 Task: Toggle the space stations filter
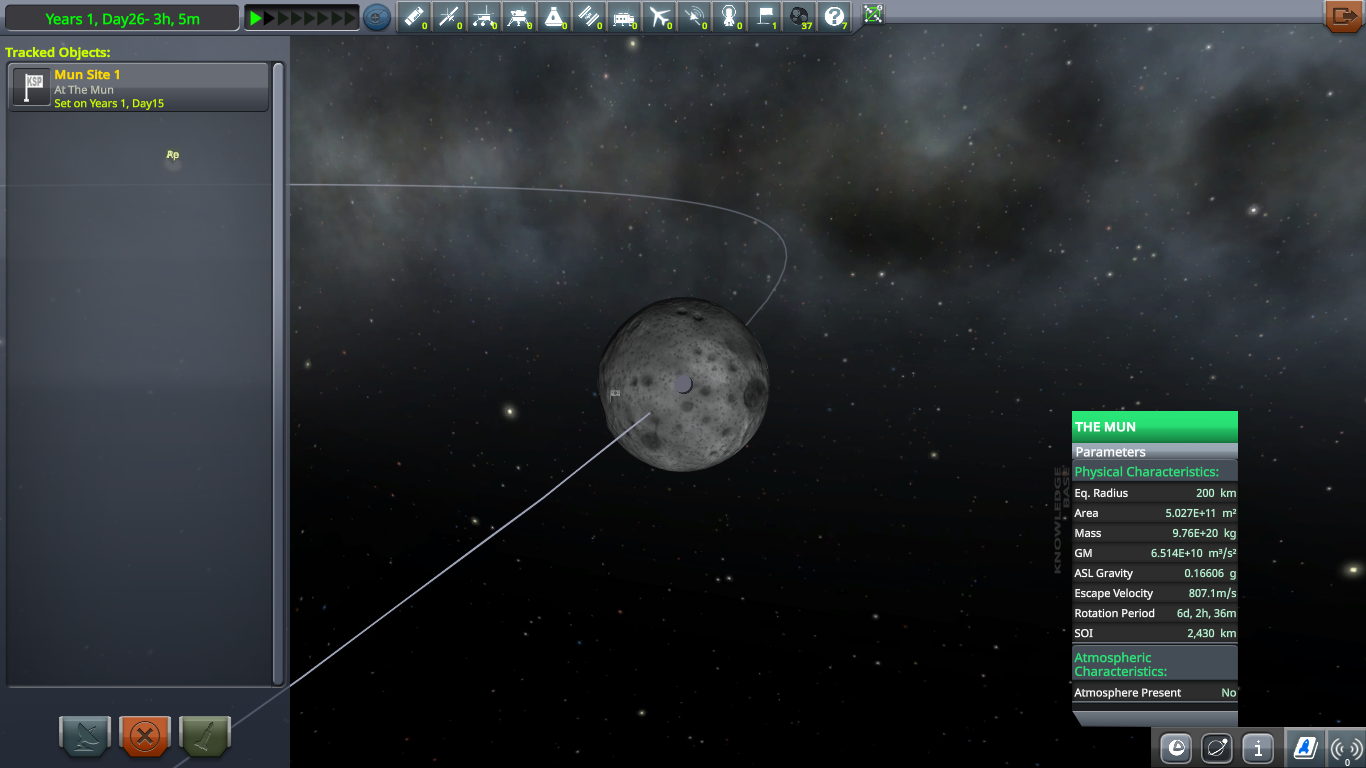[587, 17]
